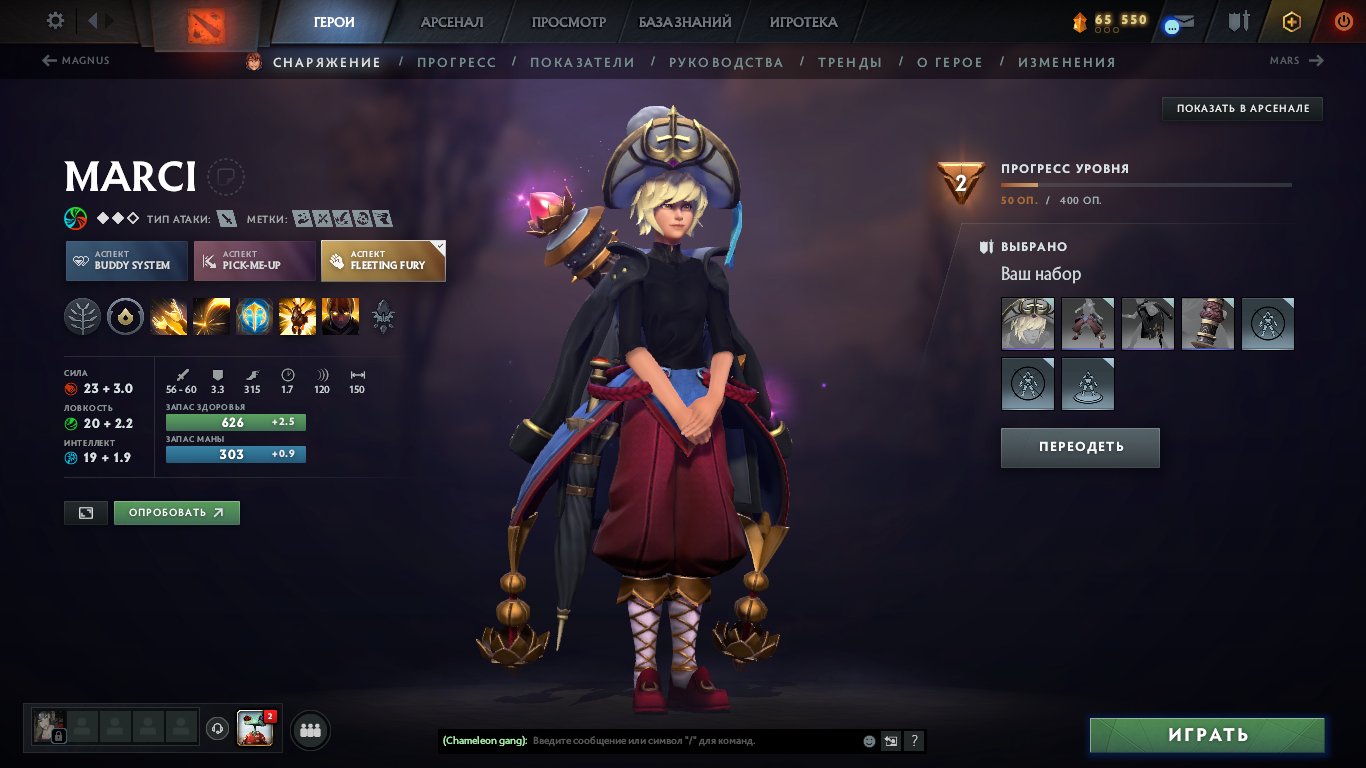Image resolution: width=1366 pixels, height=768 pixels.
Task: View the Тренды subtab
Action: click(850, 62)
